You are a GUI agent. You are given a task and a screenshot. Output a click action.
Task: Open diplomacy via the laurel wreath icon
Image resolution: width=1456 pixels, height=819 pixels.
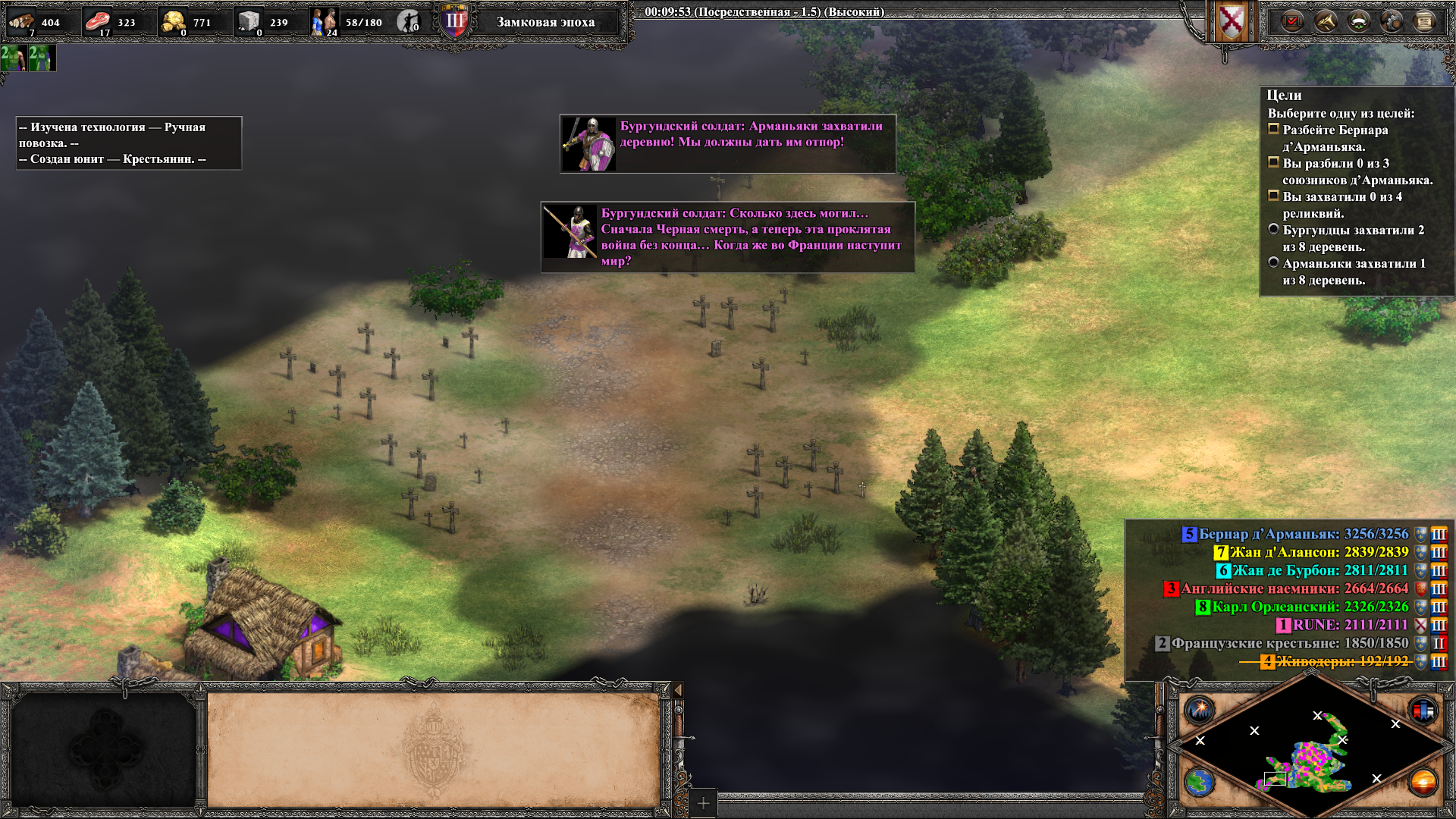[x=1358, y=22]
